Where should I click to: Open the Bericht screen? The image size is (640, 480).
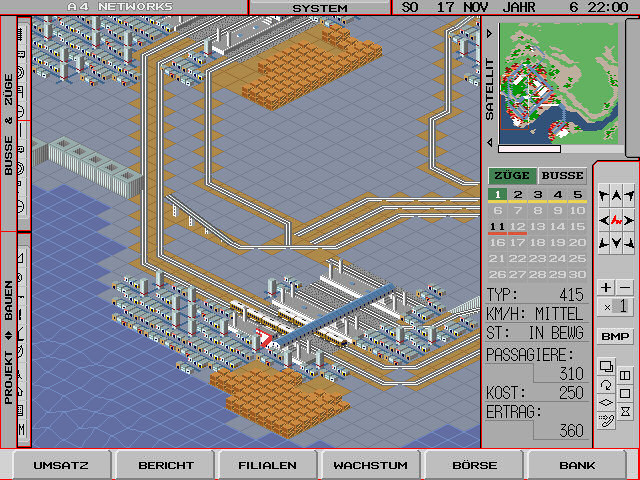click(x=165, y=465)
